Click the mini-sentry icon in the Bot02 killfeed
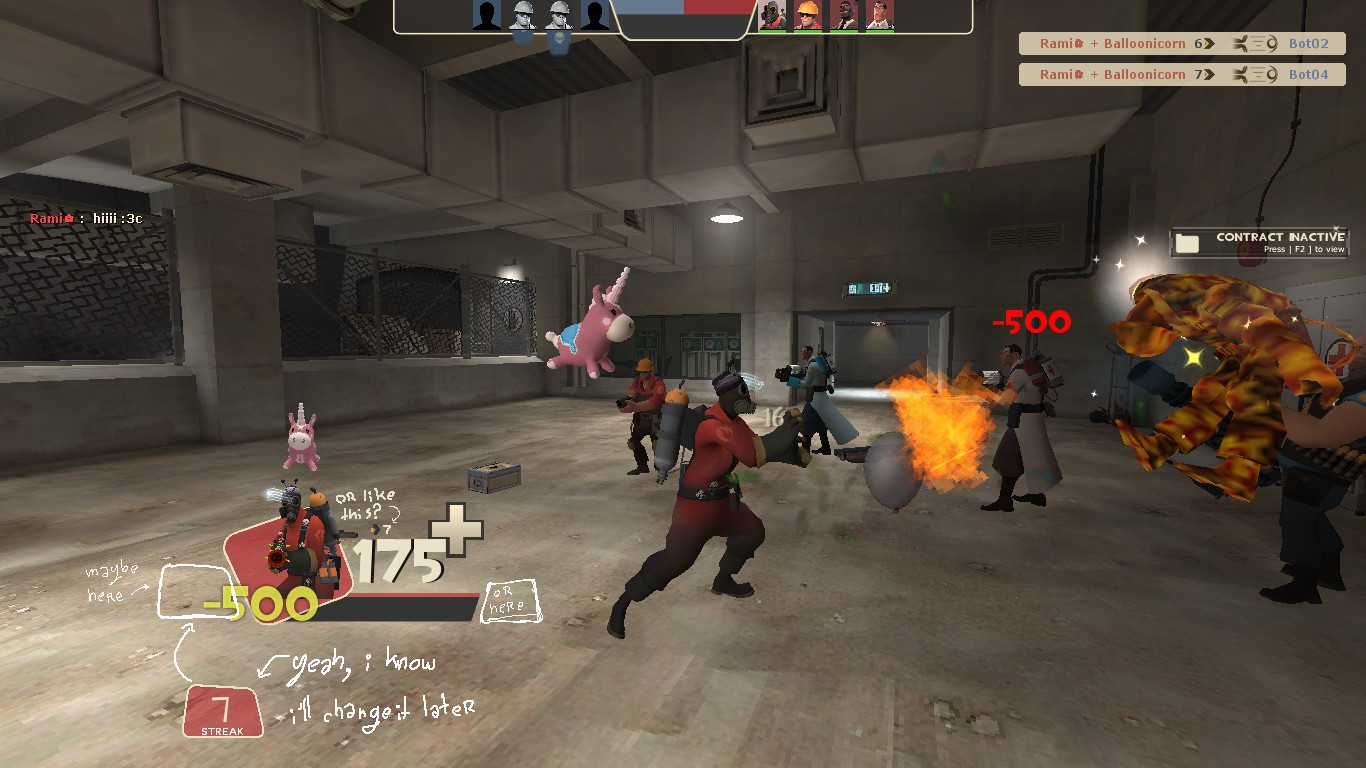Screen dimensions: 1366x768 tap(1253, 43)
